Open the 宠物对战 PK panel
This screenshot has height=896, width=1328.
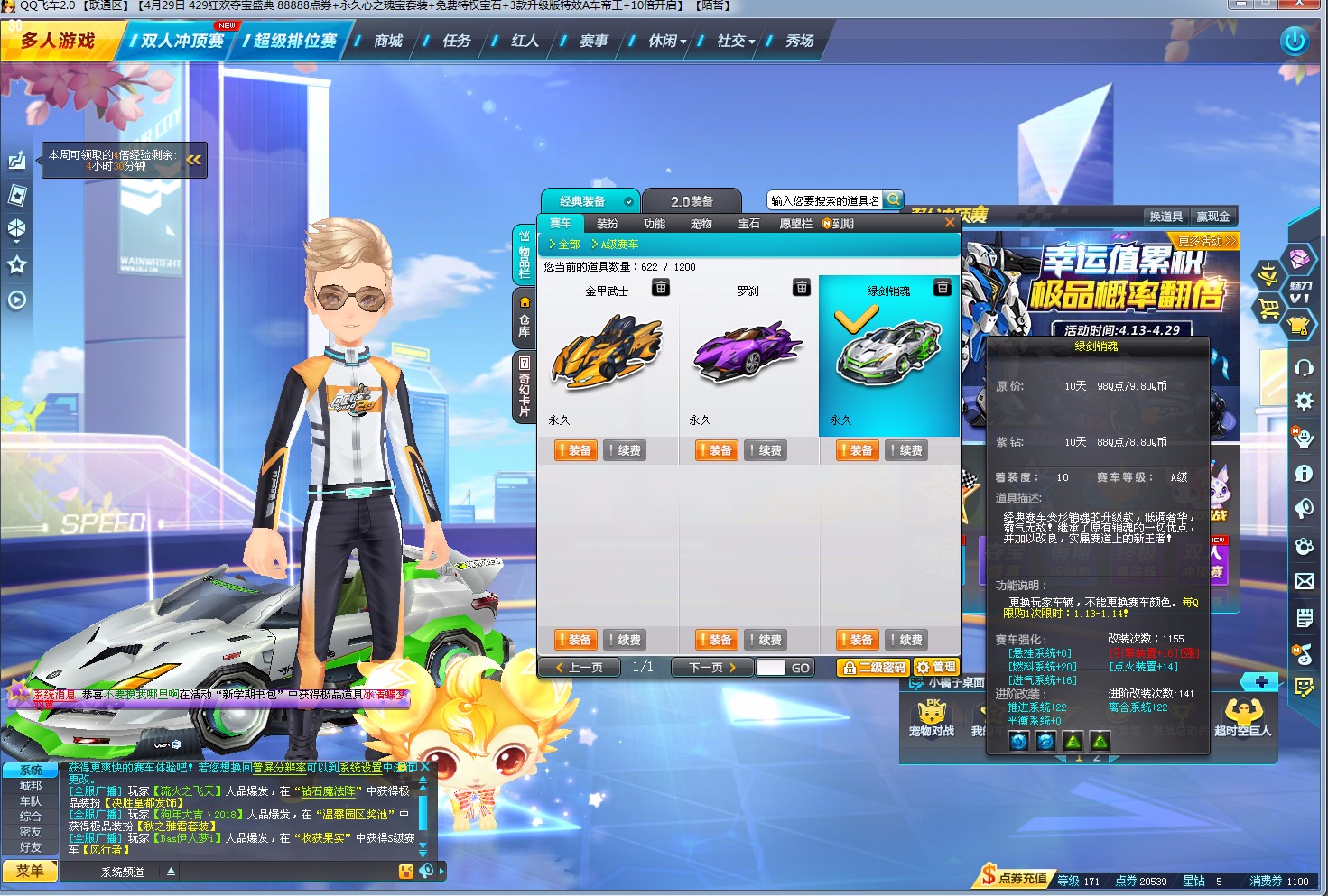point(930,717)
